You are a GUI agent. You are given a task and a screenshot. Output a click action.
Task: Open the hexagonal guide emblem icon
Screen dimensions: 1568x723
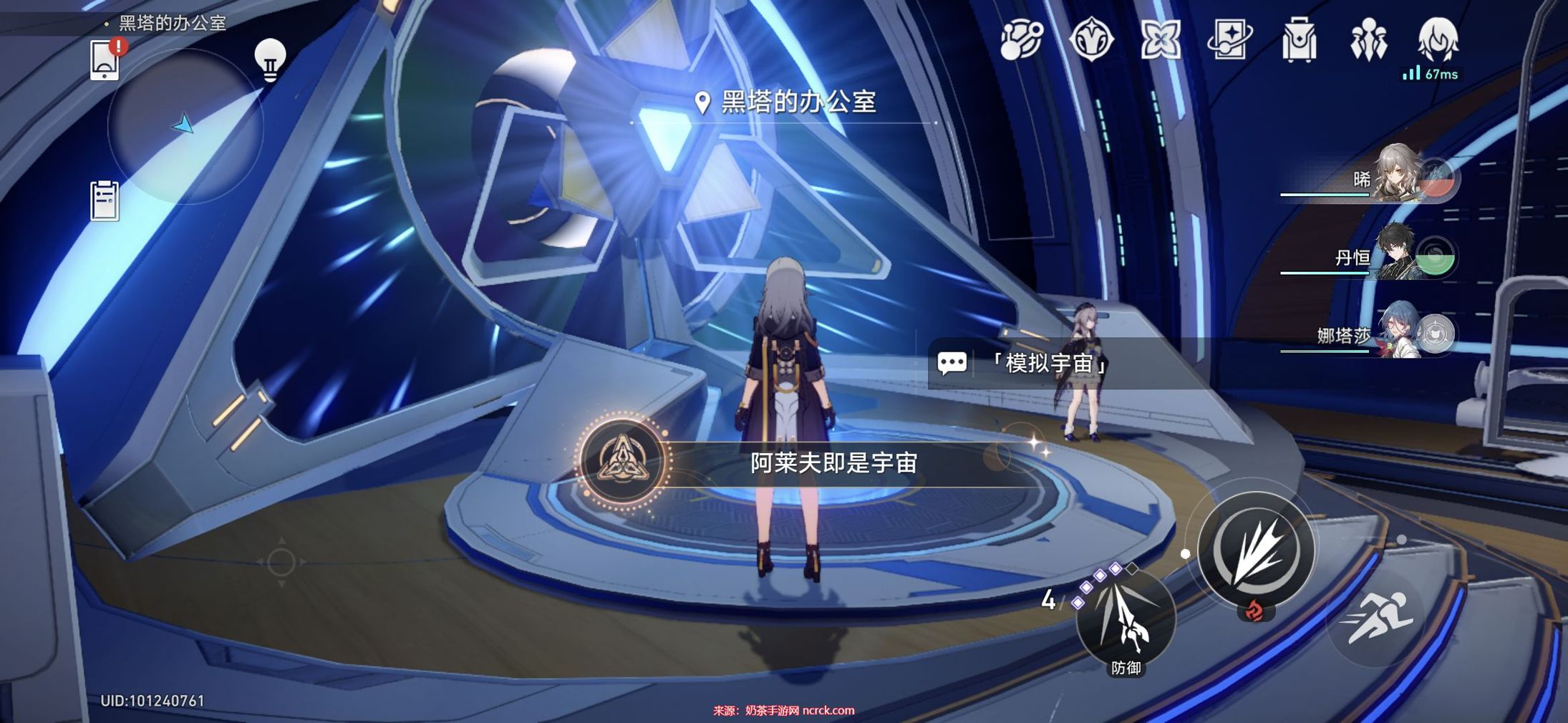click(x=1091, y=39)
